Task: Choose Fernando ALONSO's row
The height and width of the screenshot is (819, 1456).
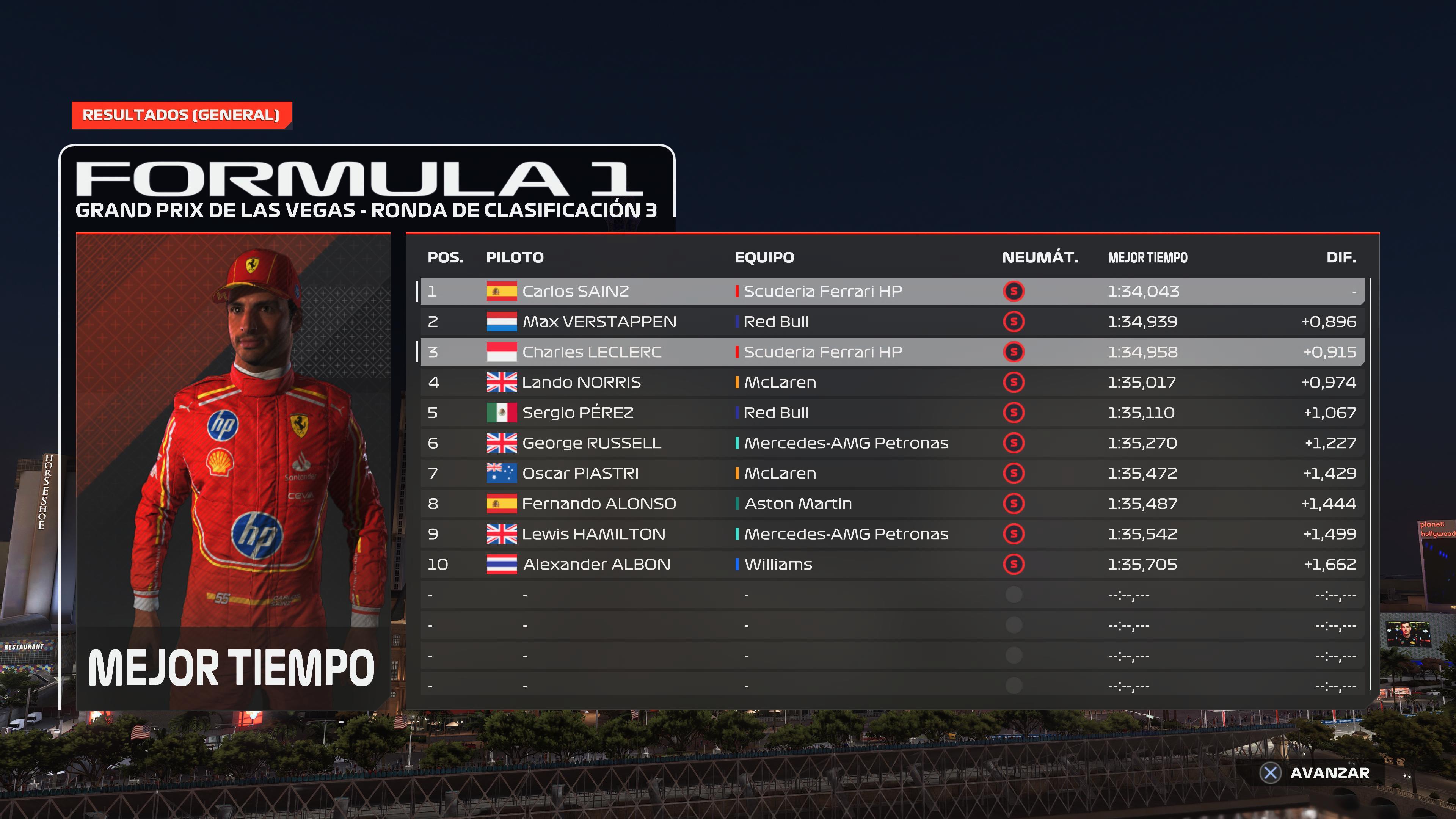Action: pos(892,504)
